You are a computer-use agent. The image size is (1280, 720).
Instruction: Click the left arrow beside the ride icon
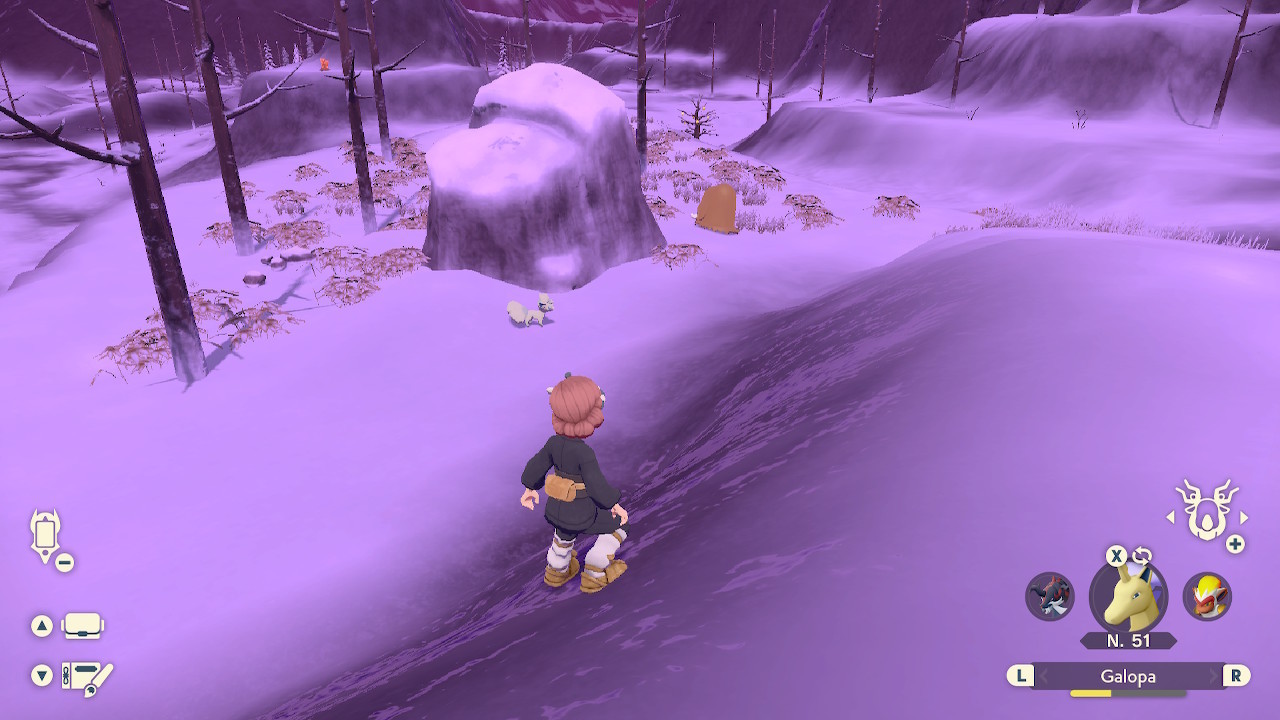click(1171, 517)
